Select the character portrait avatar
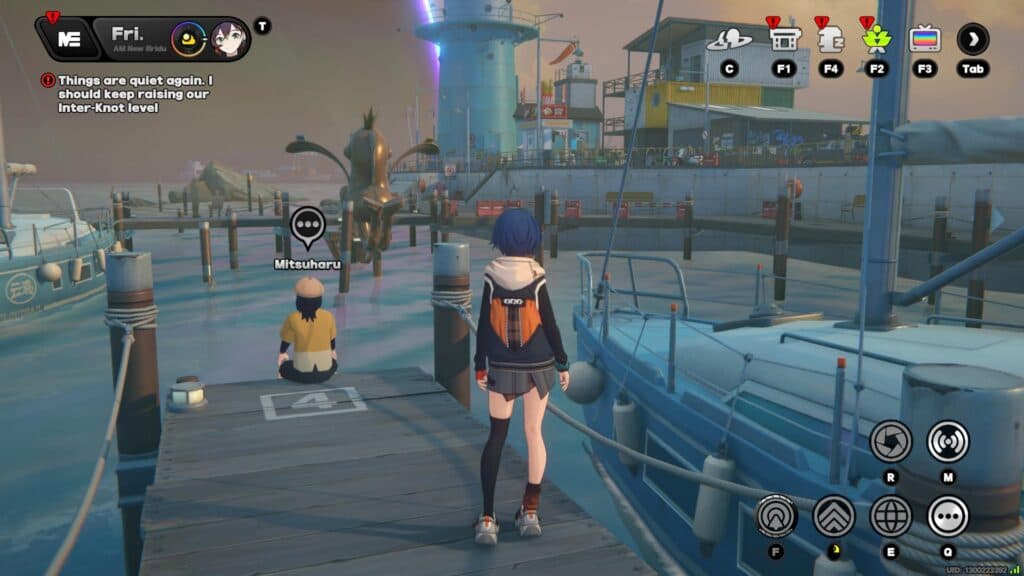 (x=228, y=39)
